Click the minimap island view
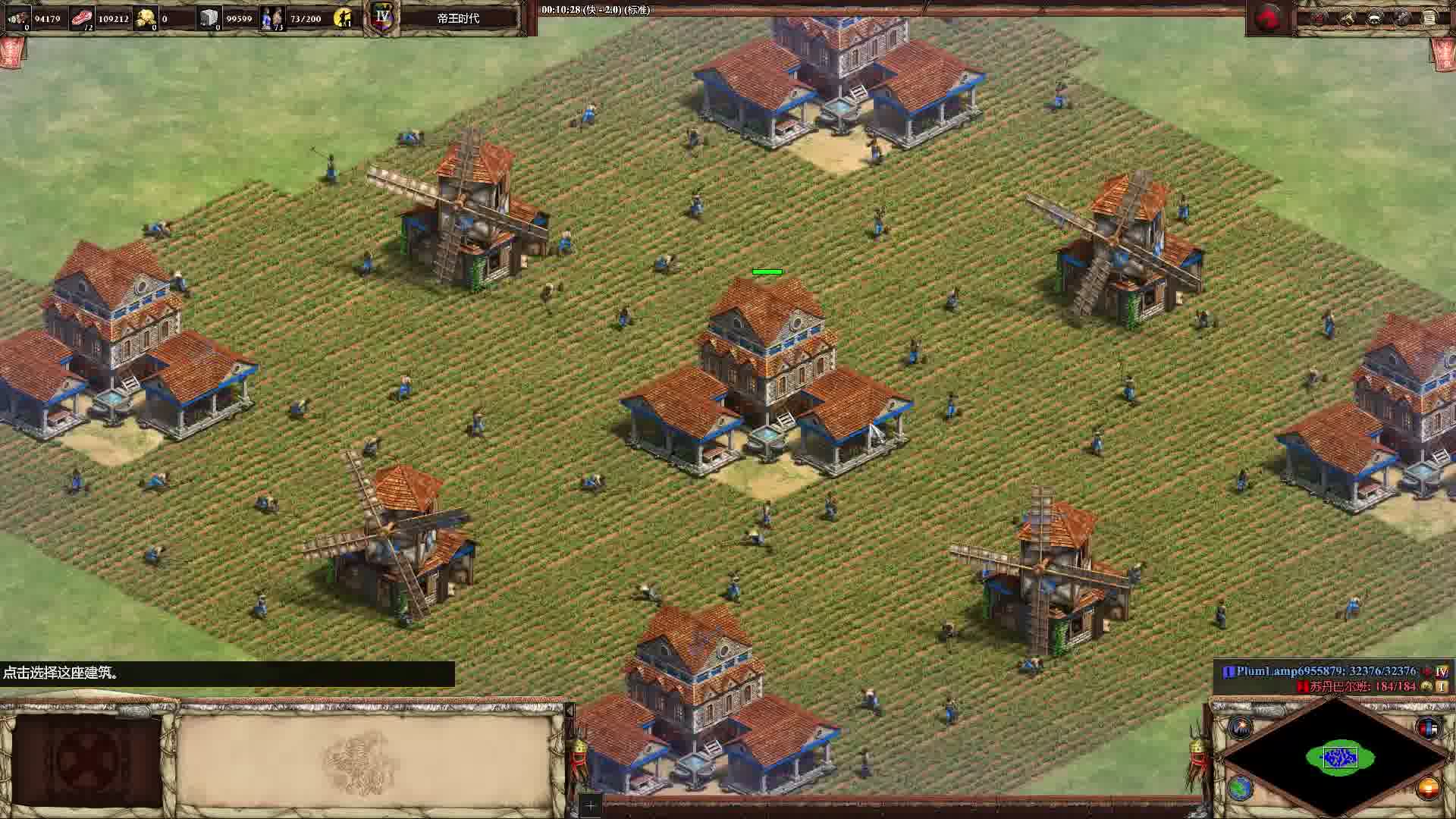 tap(1339, 757)
